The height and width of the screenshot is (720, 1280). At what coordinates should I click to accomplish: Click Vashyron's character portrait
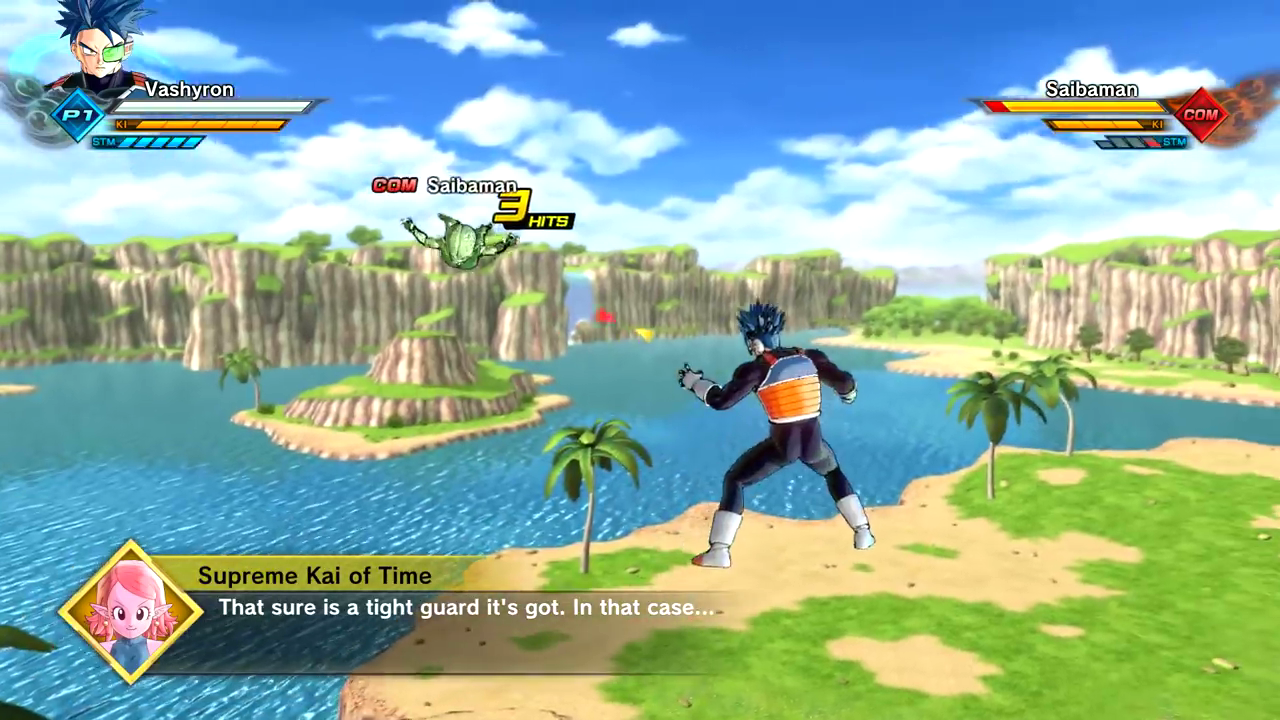pos(99,45)
